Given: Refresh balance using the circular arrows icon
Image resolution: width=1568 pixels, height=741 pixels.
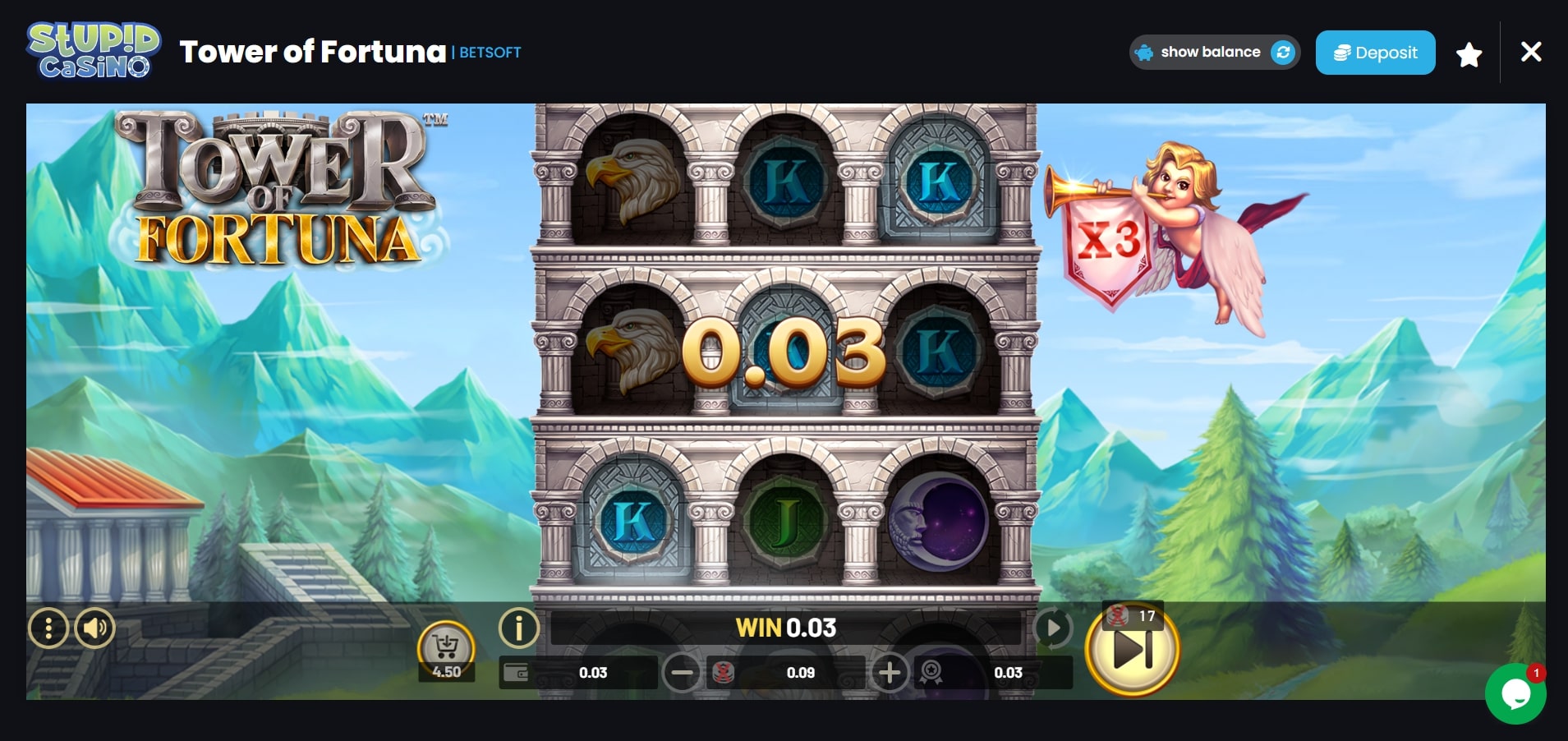Looking at the screenshot, I should (x=1283, y=52).
